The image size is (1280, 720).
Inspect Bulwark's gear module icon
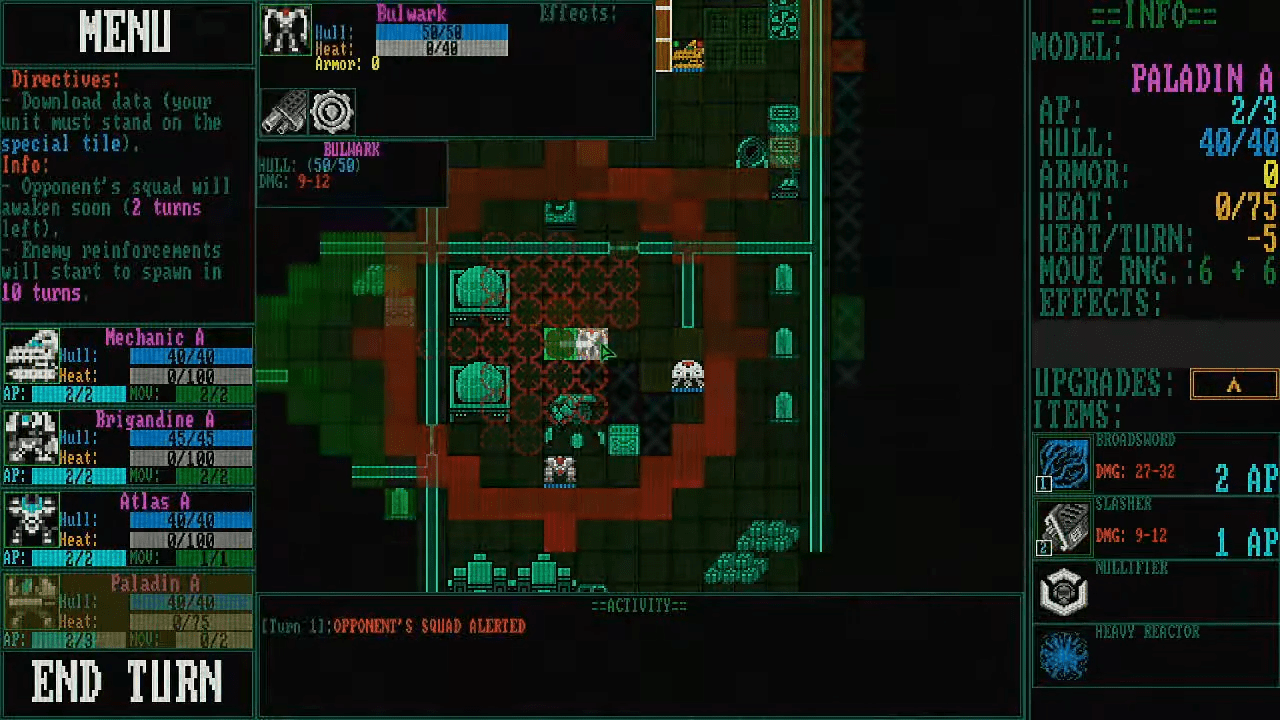point(331,112)
